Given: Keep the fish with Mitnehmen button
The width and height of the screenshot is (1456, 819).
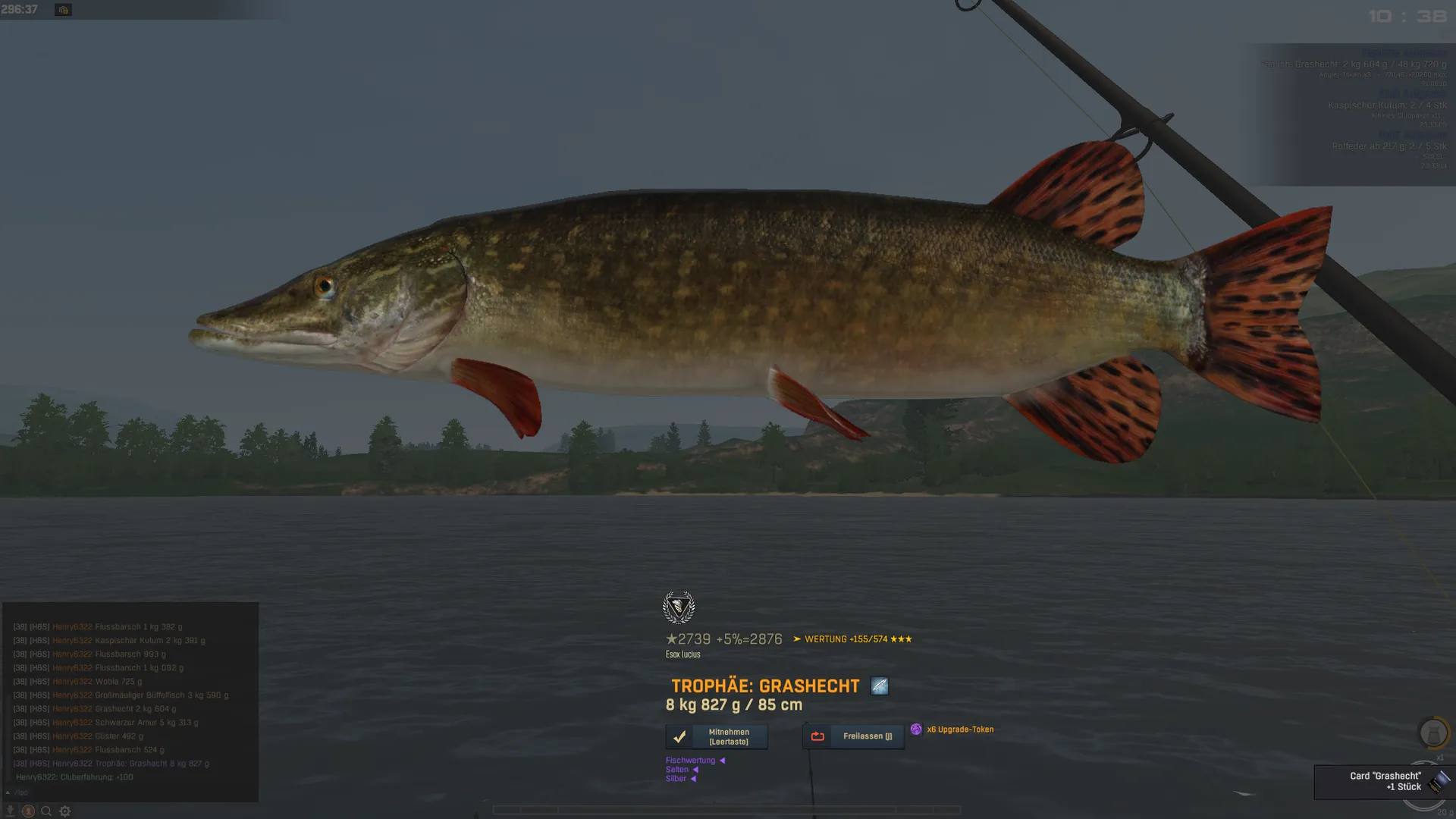Looking at the screenshot, I should [717, 736].
